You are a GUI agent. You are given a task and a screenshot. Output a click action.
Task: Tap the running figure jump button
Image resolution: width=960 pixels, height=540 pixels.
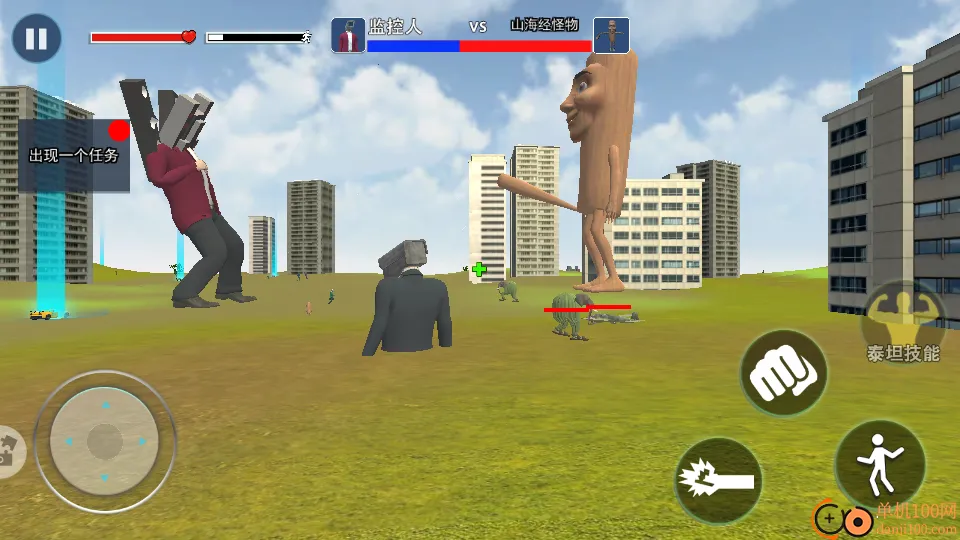click(879, 464)
